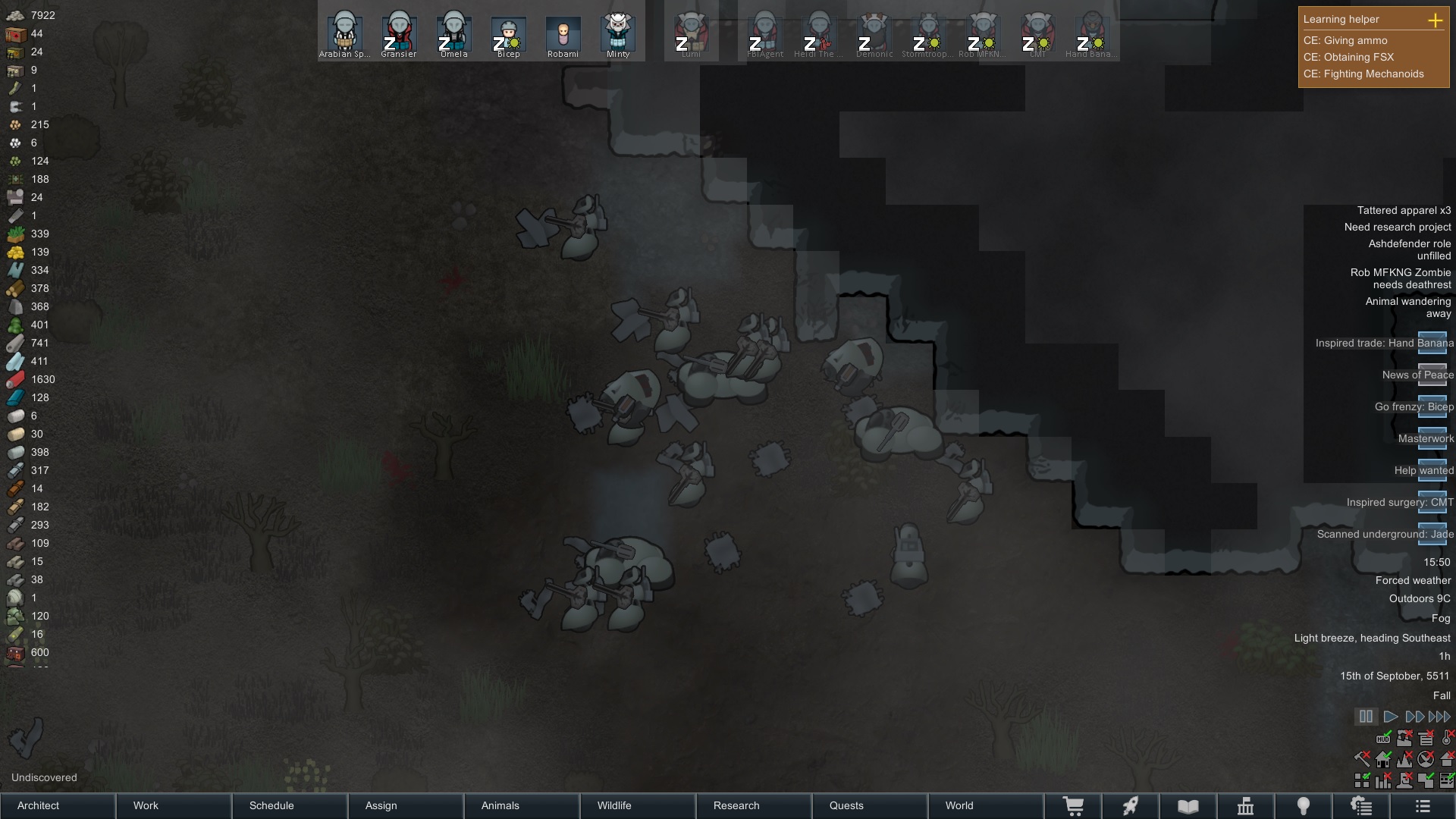The width and height of the screenshot is (1456, 819).
Task: Open the Research tab
Action: click(736, 805)
